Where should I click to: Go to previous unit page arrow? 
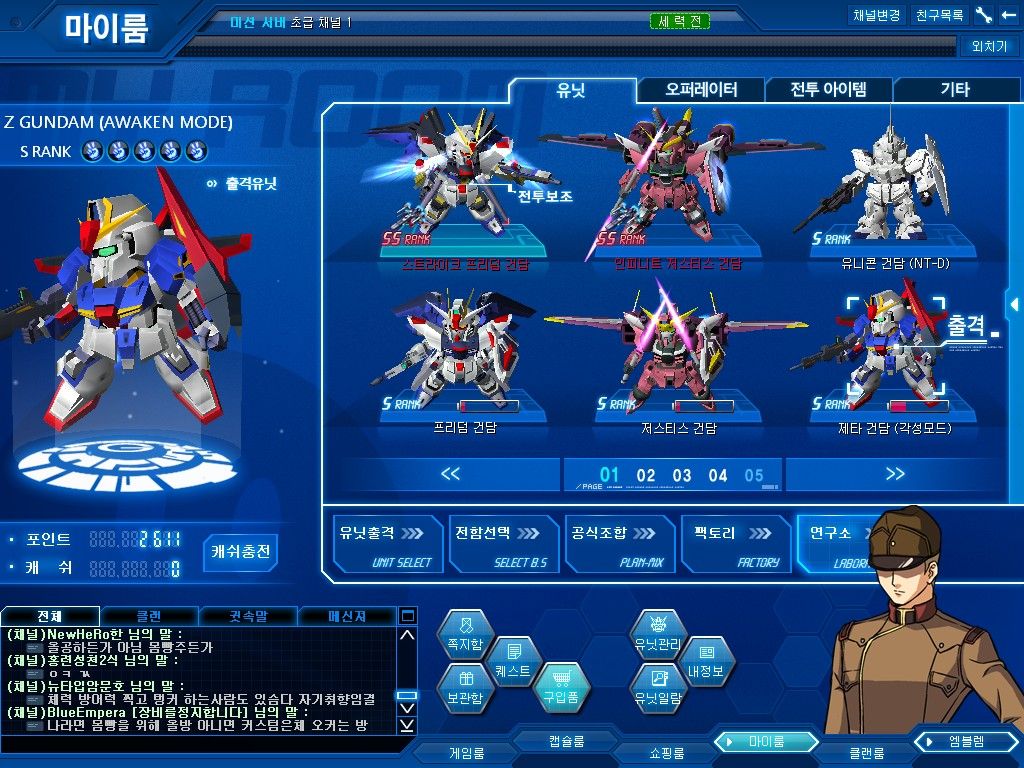(450, 474)
